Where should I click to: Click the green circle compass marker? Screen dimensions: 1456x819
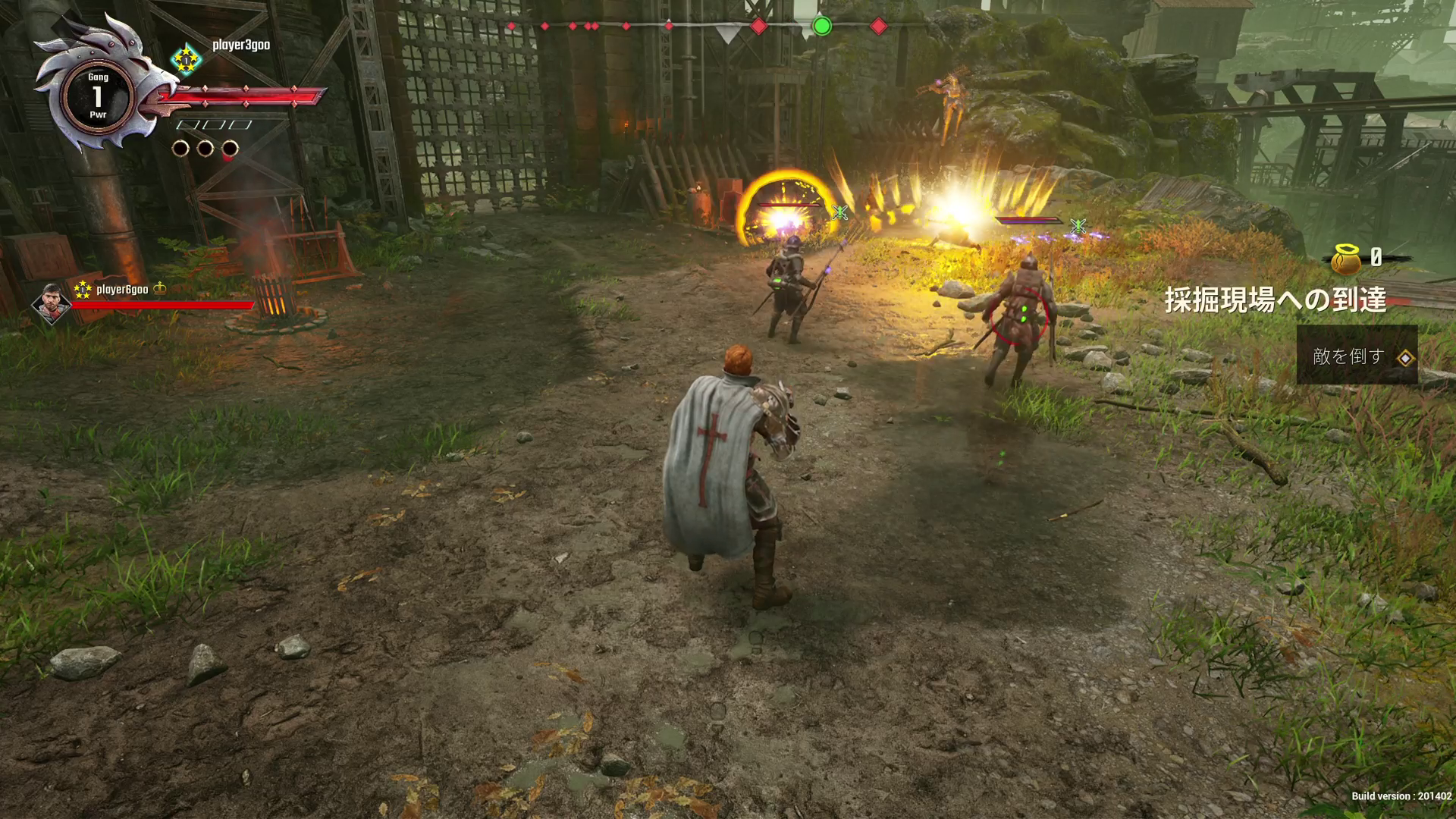(822, 27)
